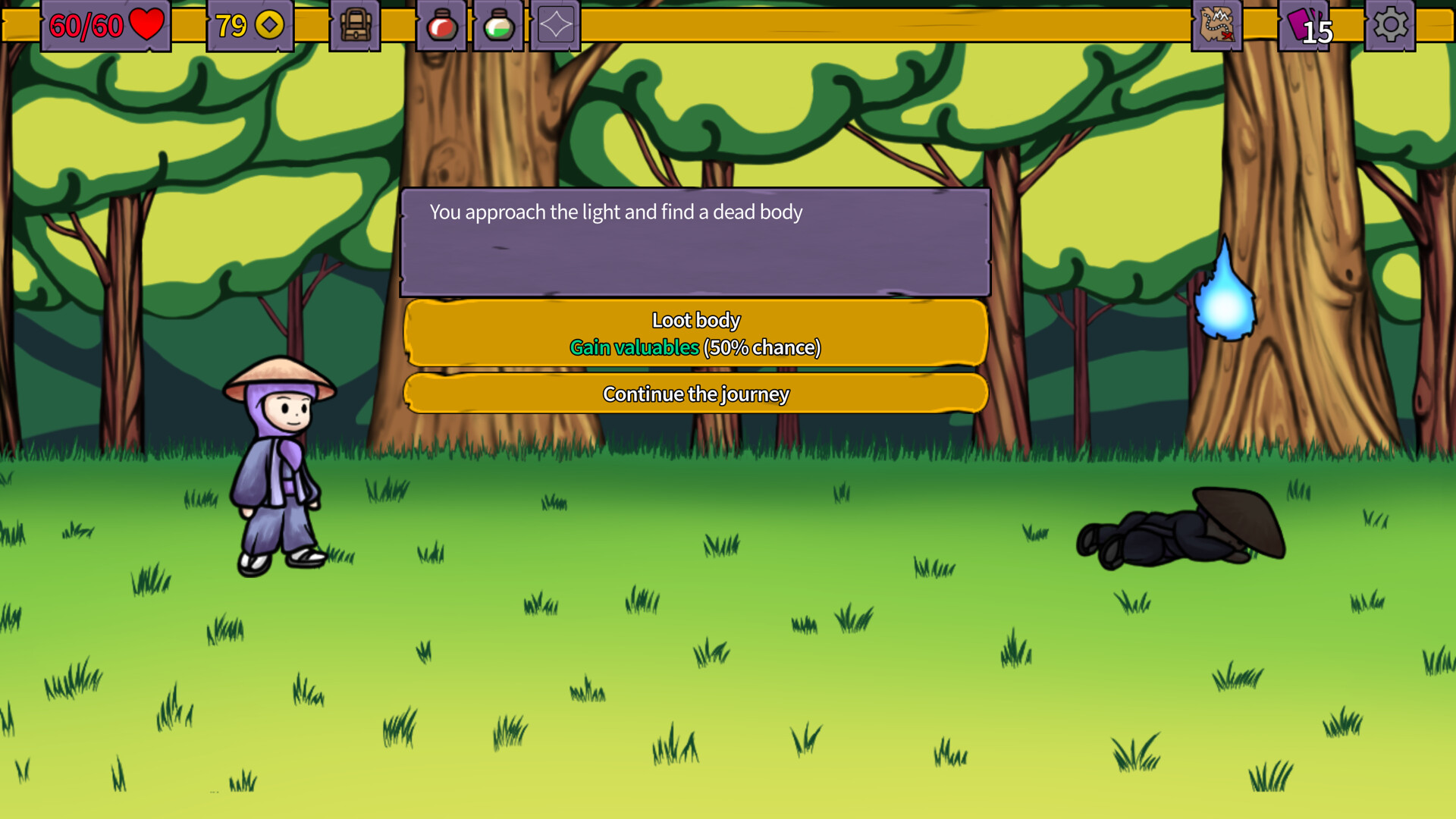Screen dimensions: 1456x819
Task: Click the Gain valuables 50% chance text
Action: point(634,348)
